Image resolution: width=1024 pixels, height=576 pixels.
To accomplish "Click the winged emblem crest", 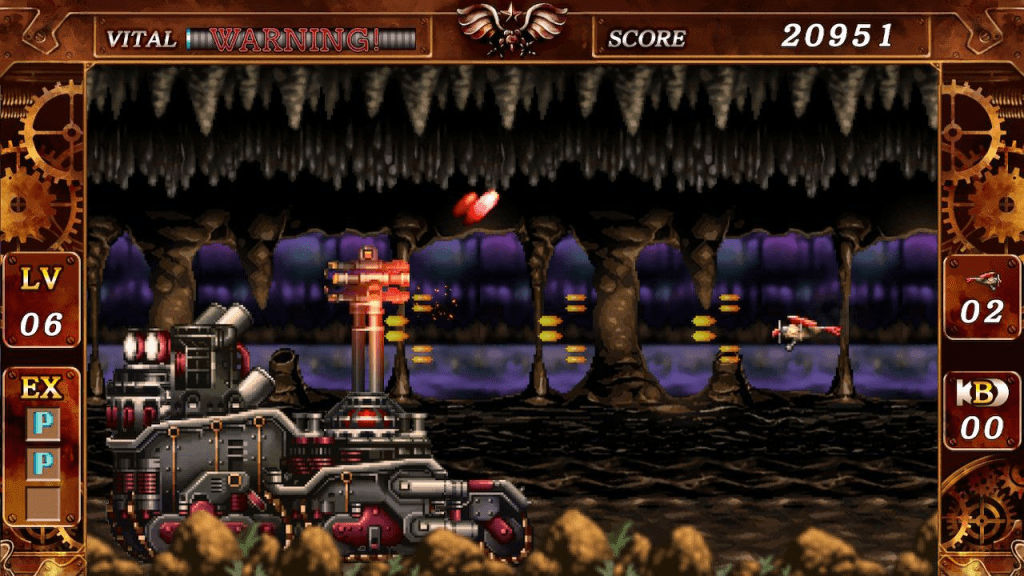I will coord(511,27).
